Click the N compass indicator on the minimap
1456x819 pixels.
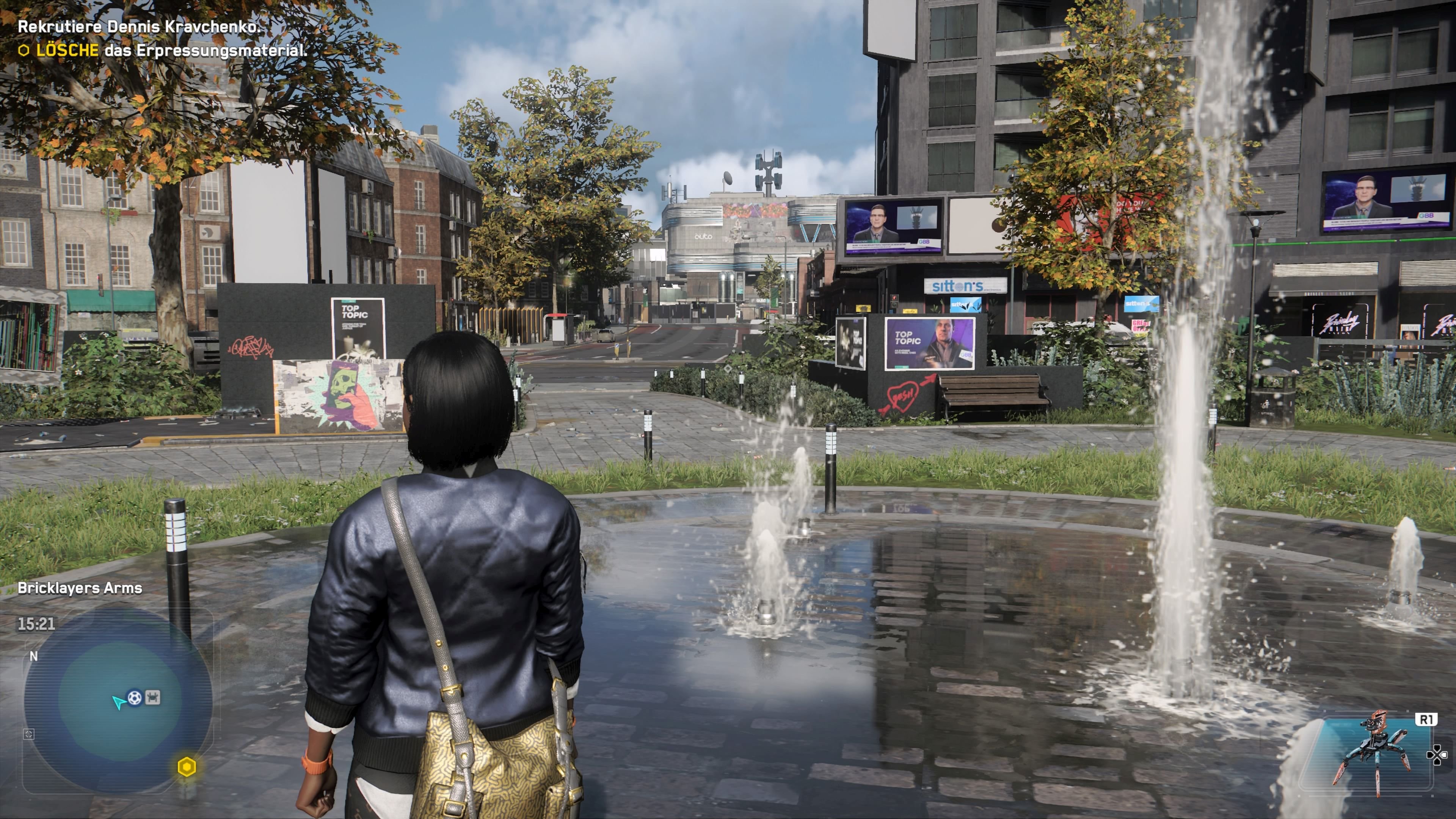[34, 656]
